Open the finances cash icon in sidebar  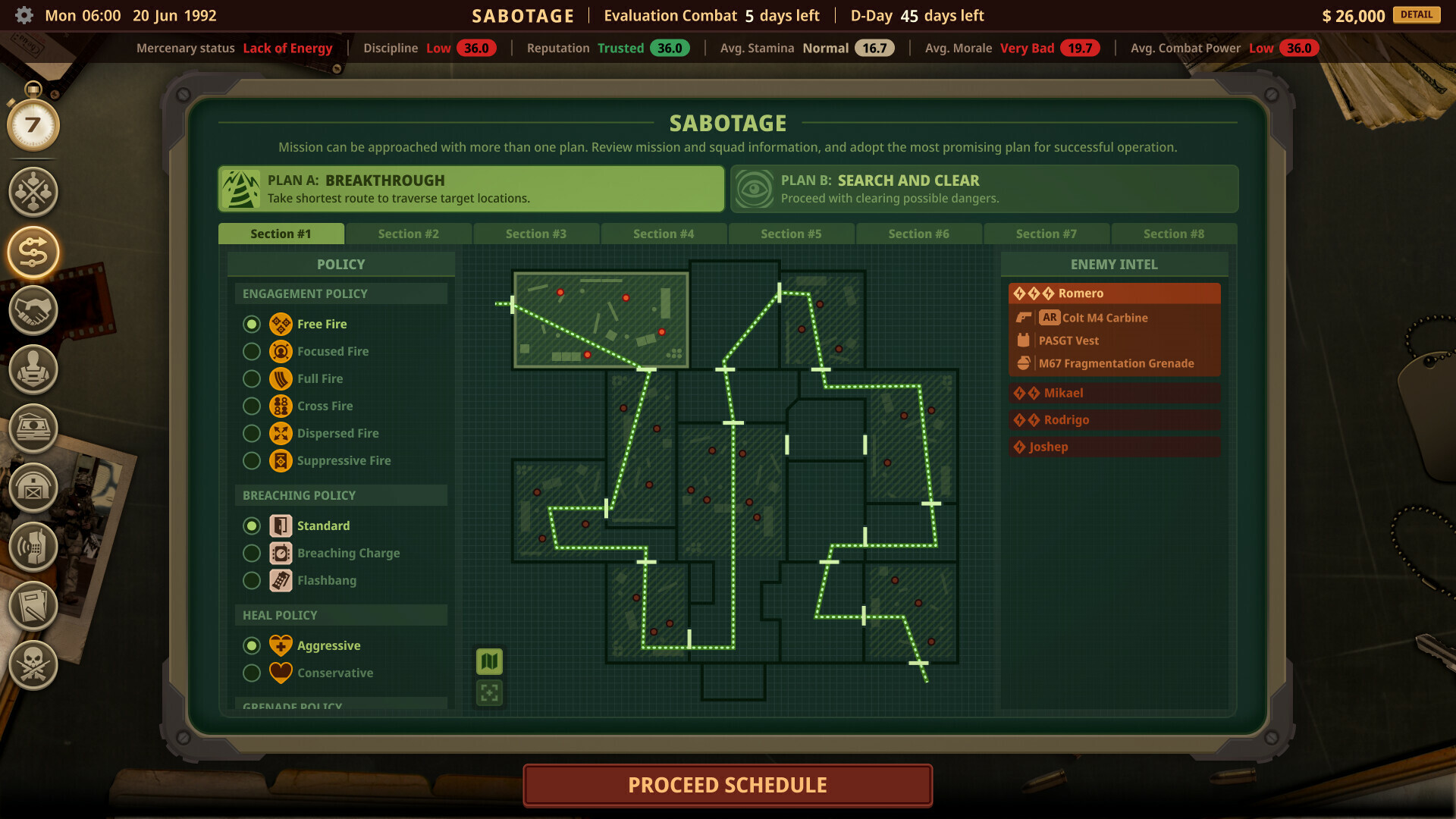pos(32,428)
